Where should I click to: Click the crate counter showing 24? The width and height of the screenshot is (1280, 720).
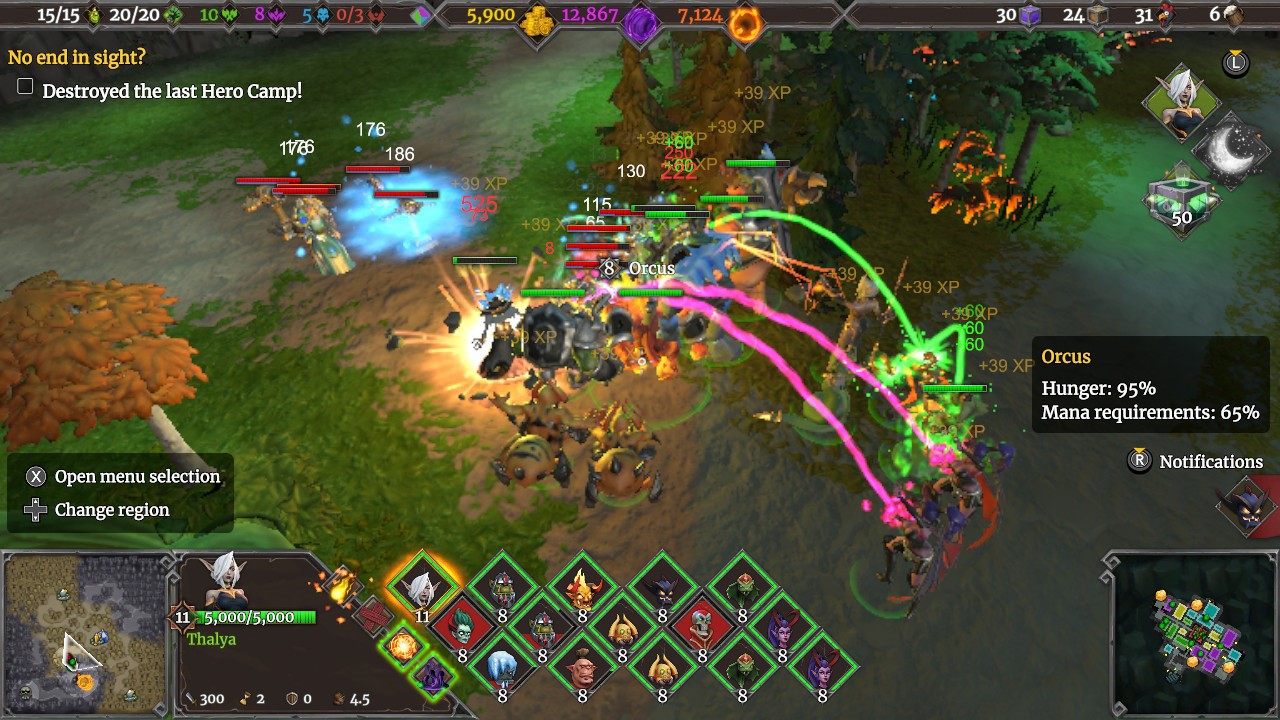coord(1098,16)
